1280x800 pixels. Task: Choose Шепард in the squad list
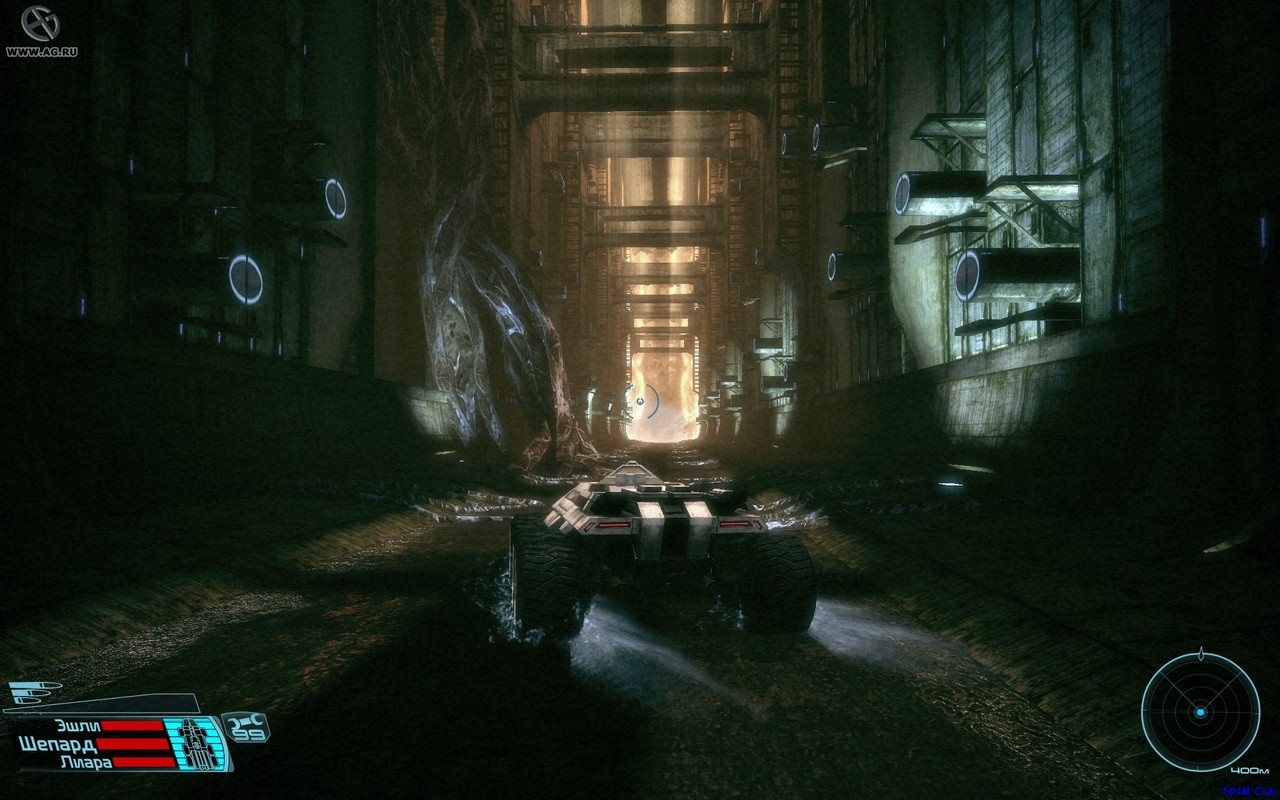tap(58, 744)
